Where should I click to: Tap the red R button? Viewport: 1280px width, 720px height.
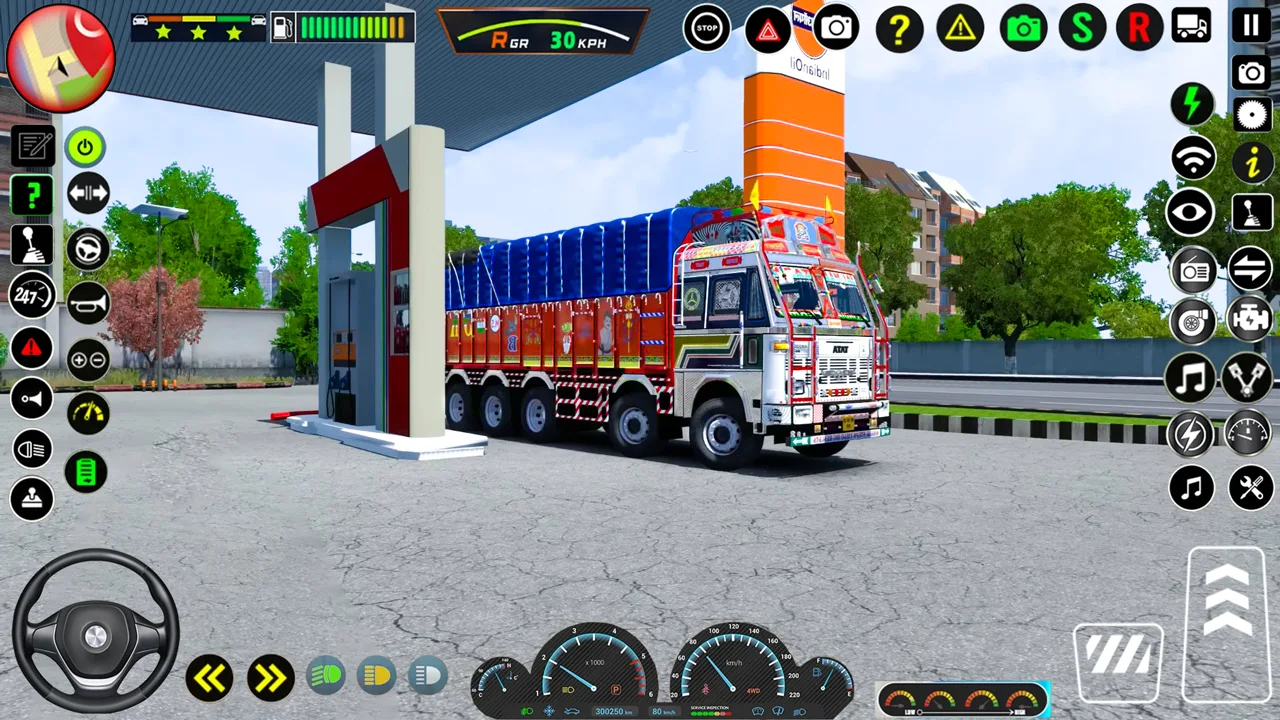click(1139, 28)
